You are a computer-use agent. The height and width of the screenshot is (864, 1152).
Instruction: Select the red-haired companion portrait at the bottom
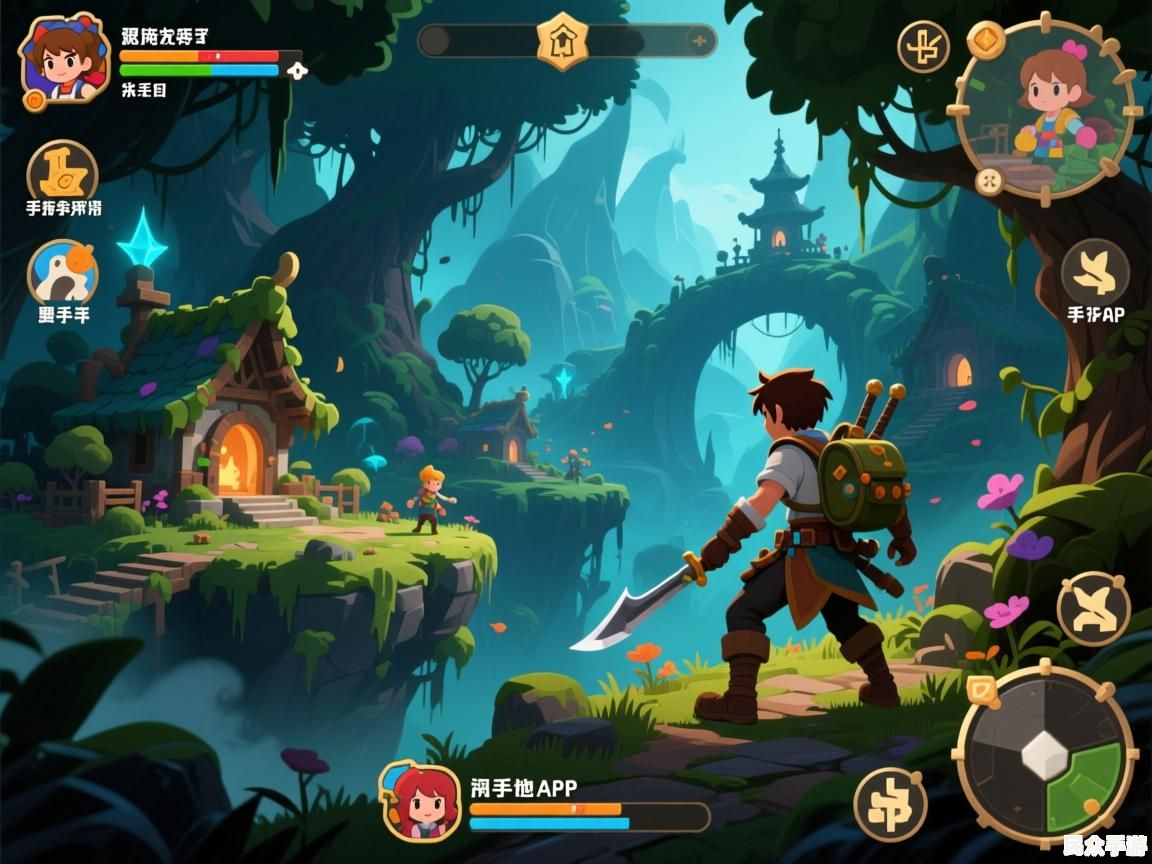(x=421, y=800)
